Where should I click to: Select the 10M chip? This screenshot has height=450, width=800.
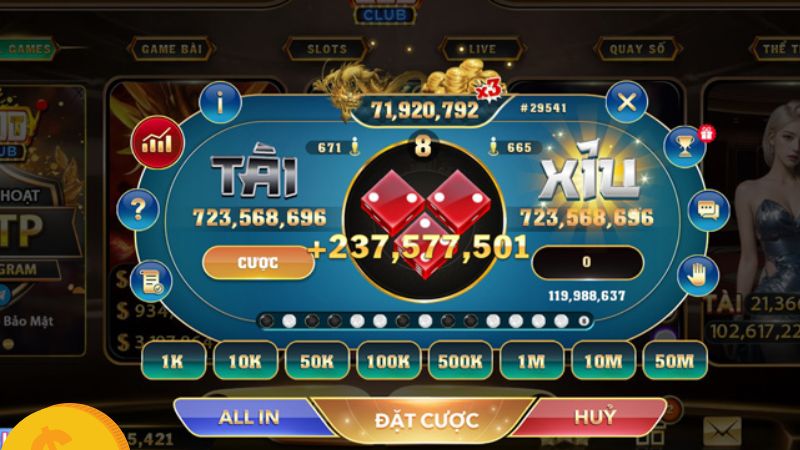click(606, 360)
